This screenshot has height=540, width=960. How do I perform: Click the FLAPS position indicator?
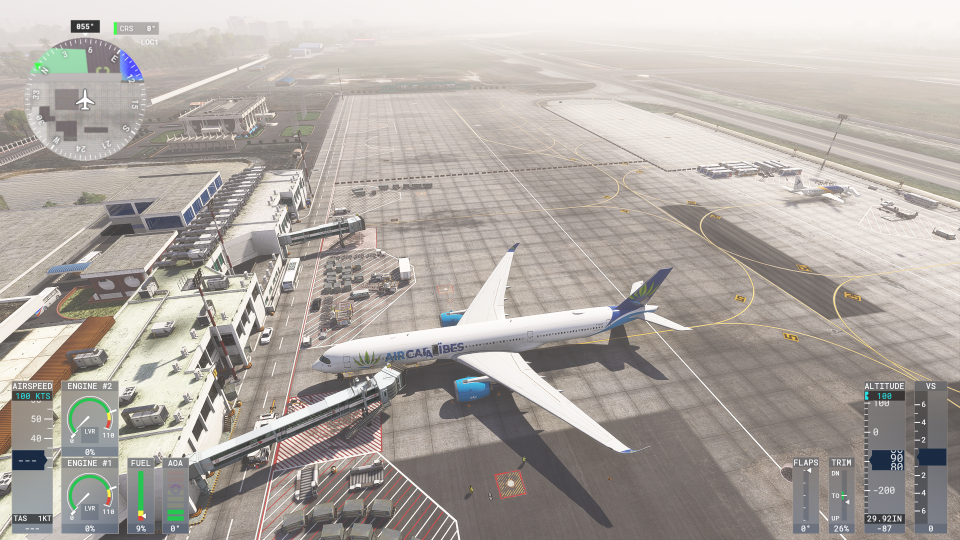(x=806, y=496)
